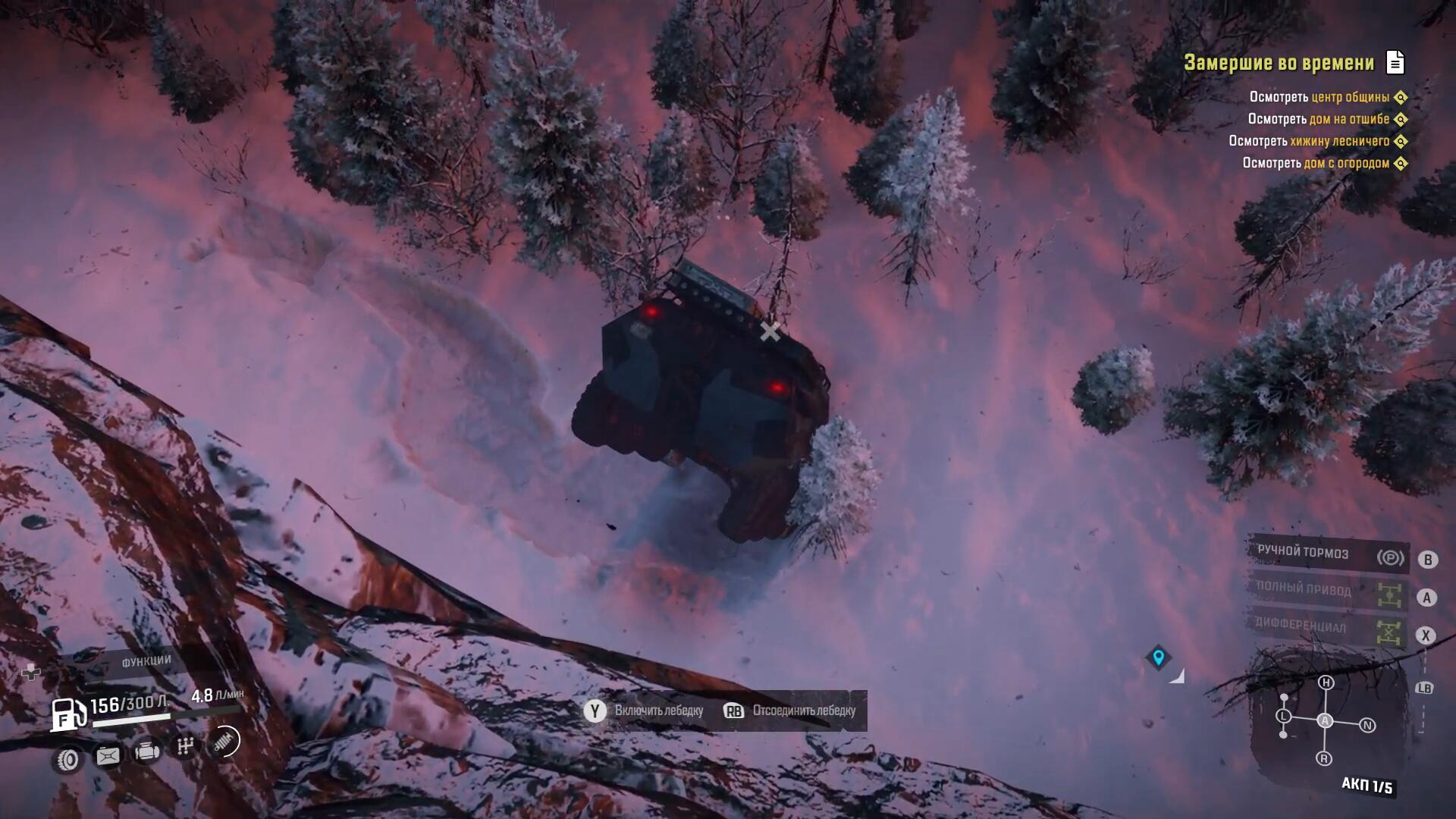Shift gearbox to H high gear
The width and height of the screenshot is (1456, 819).
coord(1326,682)
